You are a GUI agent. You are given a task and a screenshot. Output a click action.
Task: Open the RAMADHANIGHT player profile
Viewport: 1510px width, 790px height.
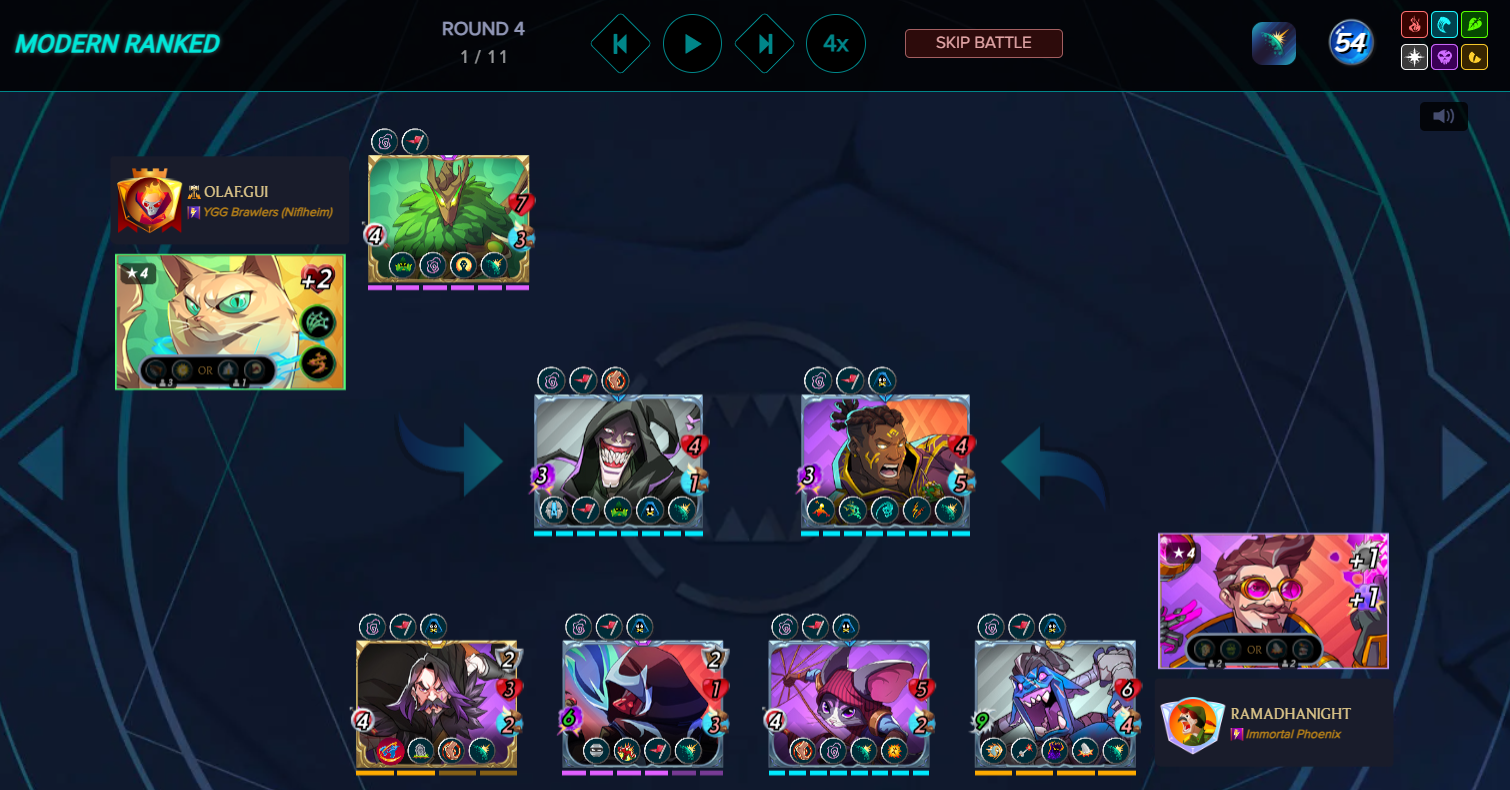coord(1290,713)
